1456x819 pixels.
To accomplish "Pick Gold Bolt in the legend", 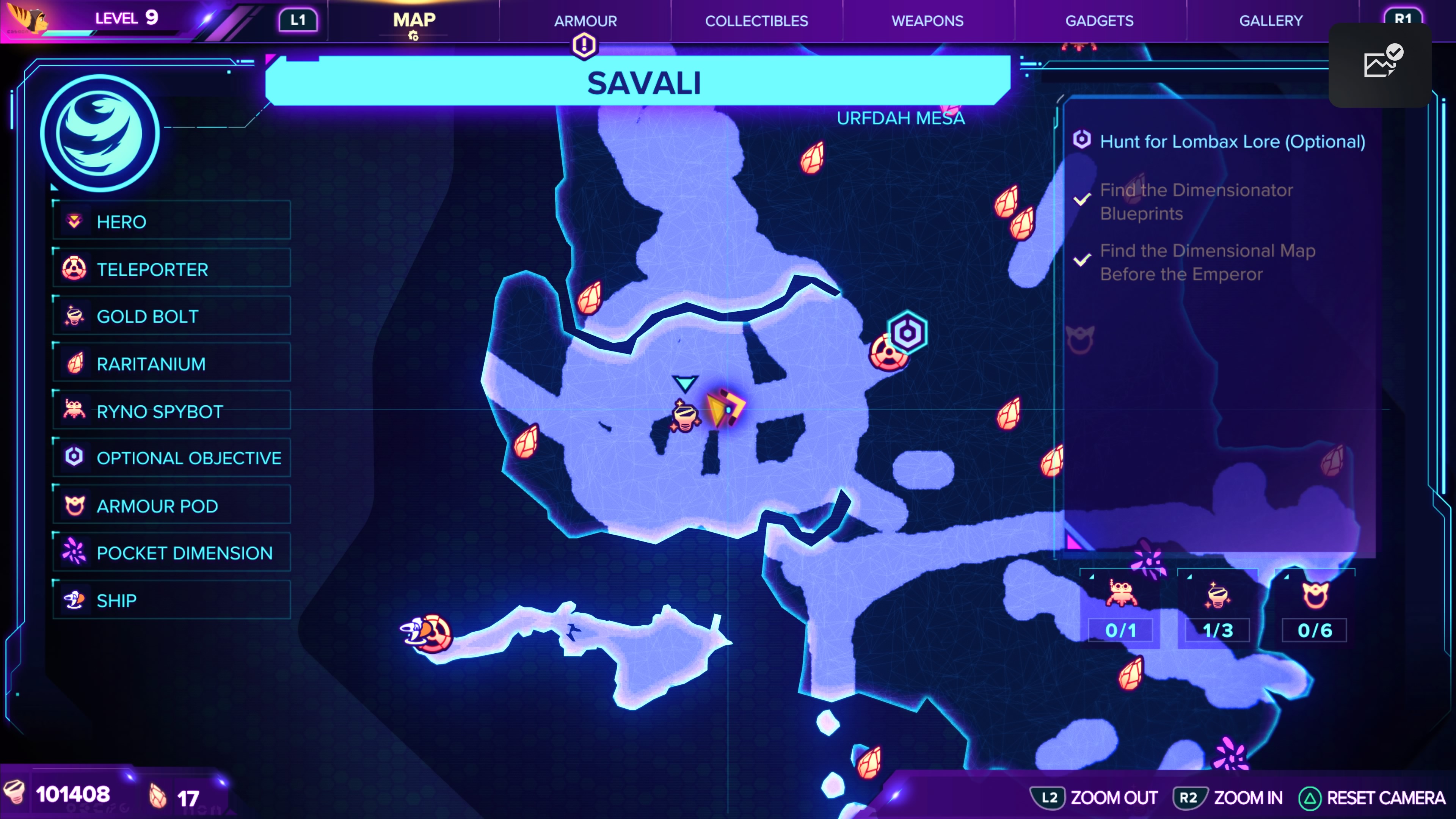I will click(171, 317).
